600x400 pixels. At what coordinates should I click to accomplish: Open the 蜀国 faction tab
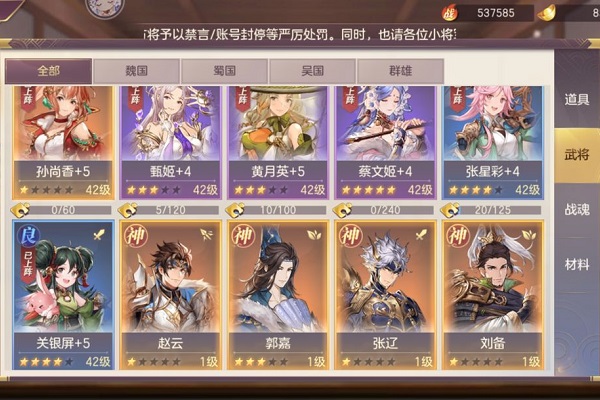click(x=224, y=71)
